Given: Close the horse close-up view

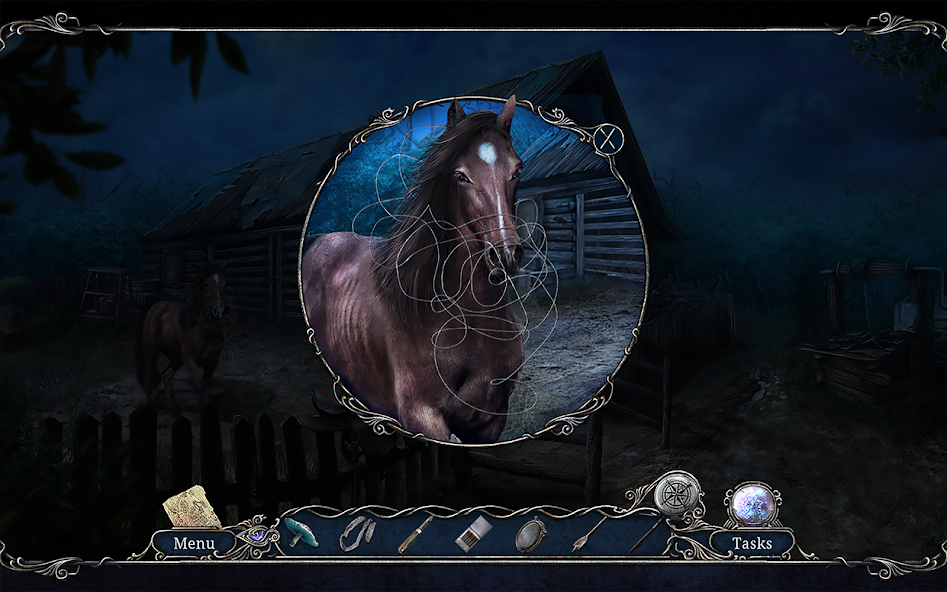Looking at the screenshot, I should (x=606, y=139).
